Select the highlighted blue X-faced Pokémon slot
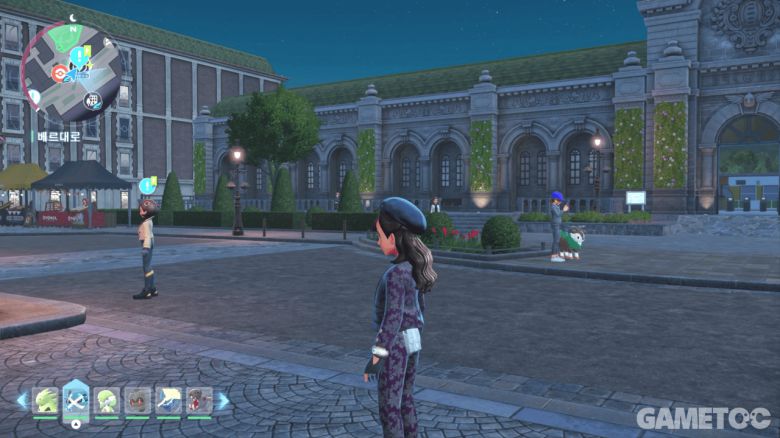The width and height of the screenshot is (780, 438). tap(76, 400)
